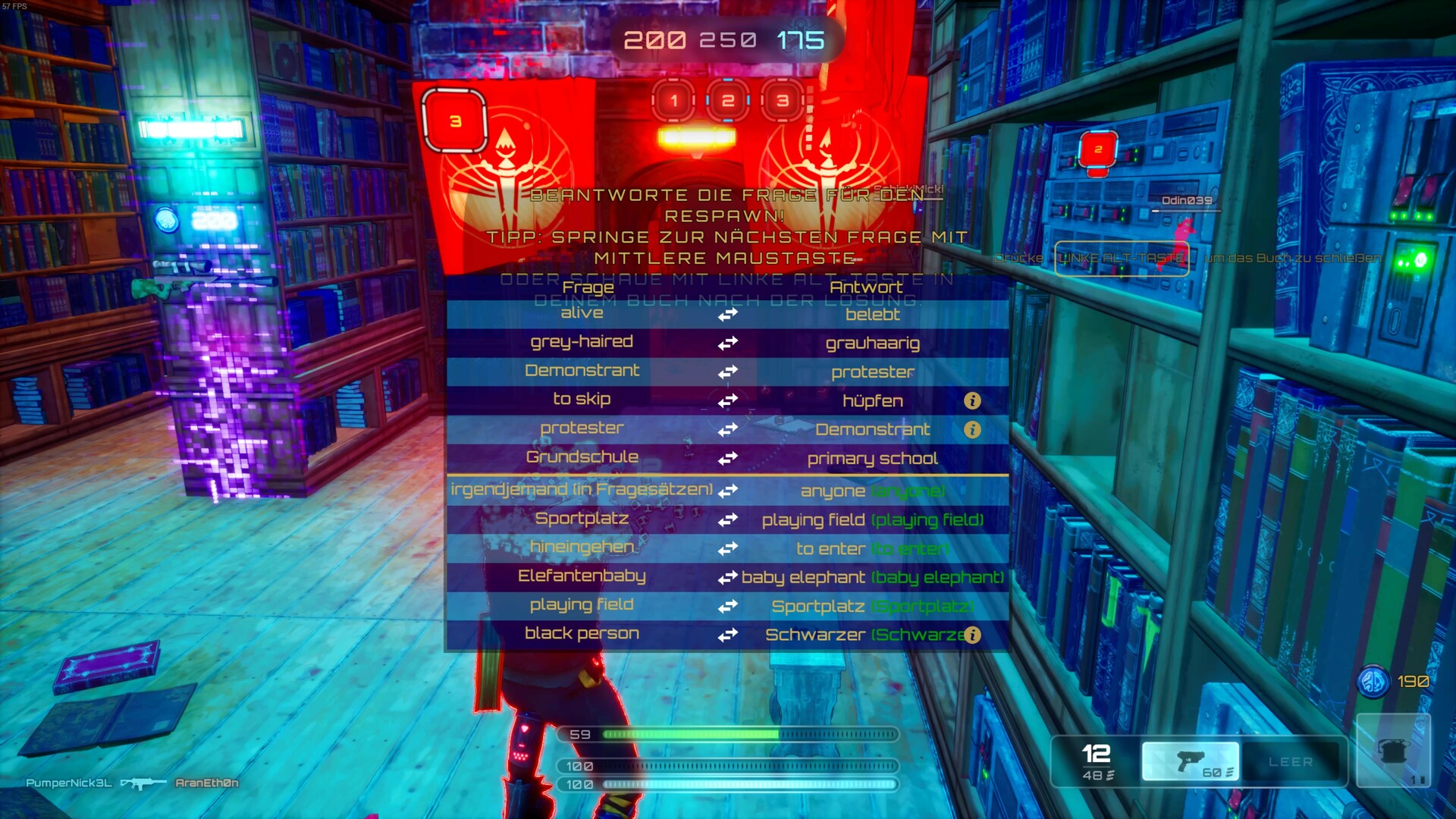This screenshot has height=819, width=1456.
Task: Click the info icon beside Demonstrant answer
Action: (x=972, y=430)
